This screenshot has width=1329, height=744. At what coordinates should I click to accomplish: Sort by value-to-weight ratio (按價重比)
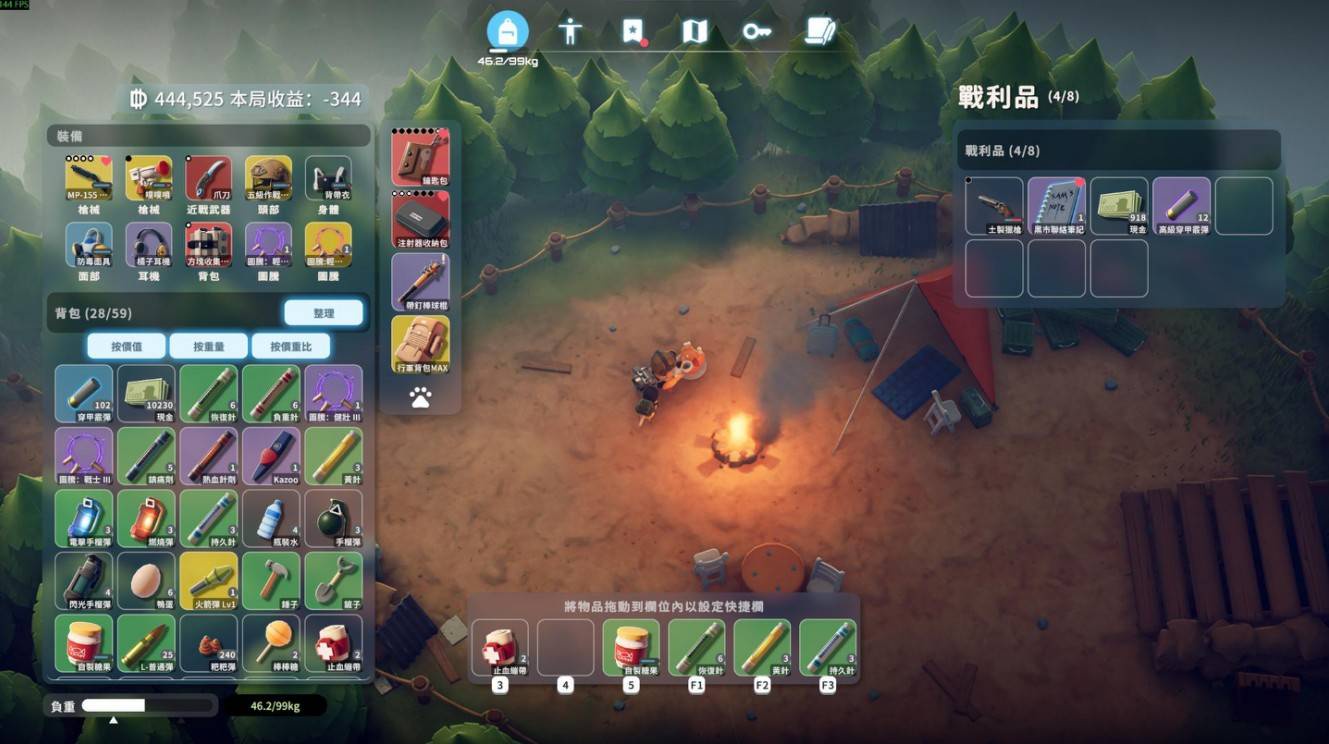click(290, 346)
